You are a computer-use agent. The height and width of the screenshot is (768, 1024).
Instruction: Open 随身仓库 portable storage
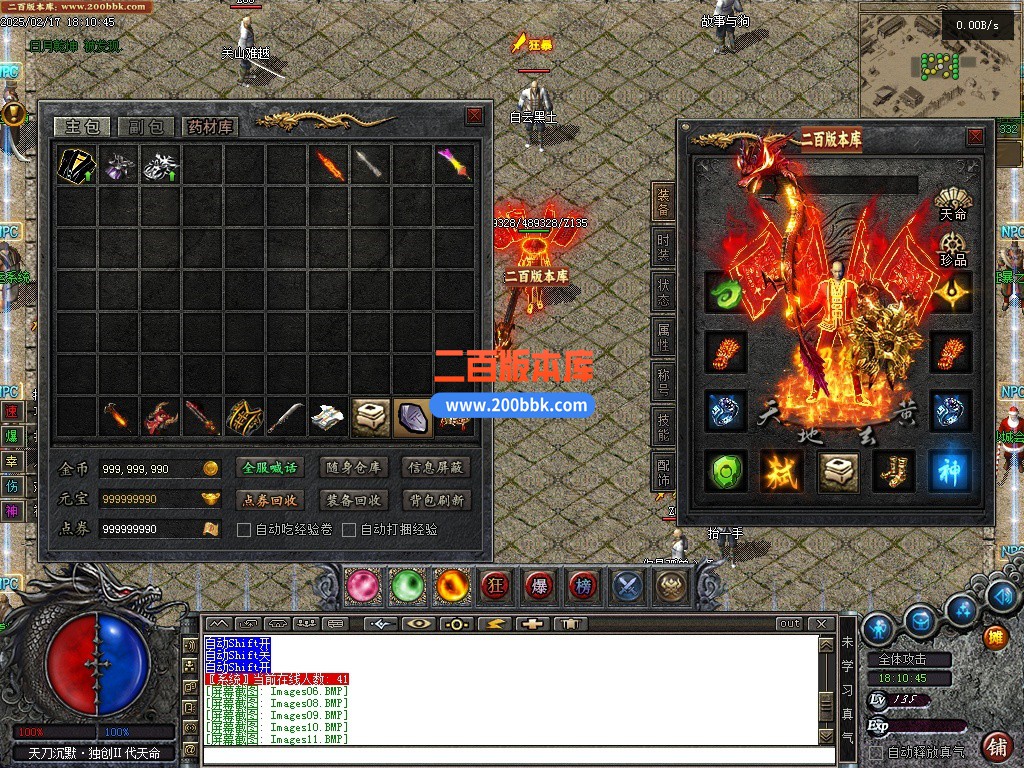353,467
